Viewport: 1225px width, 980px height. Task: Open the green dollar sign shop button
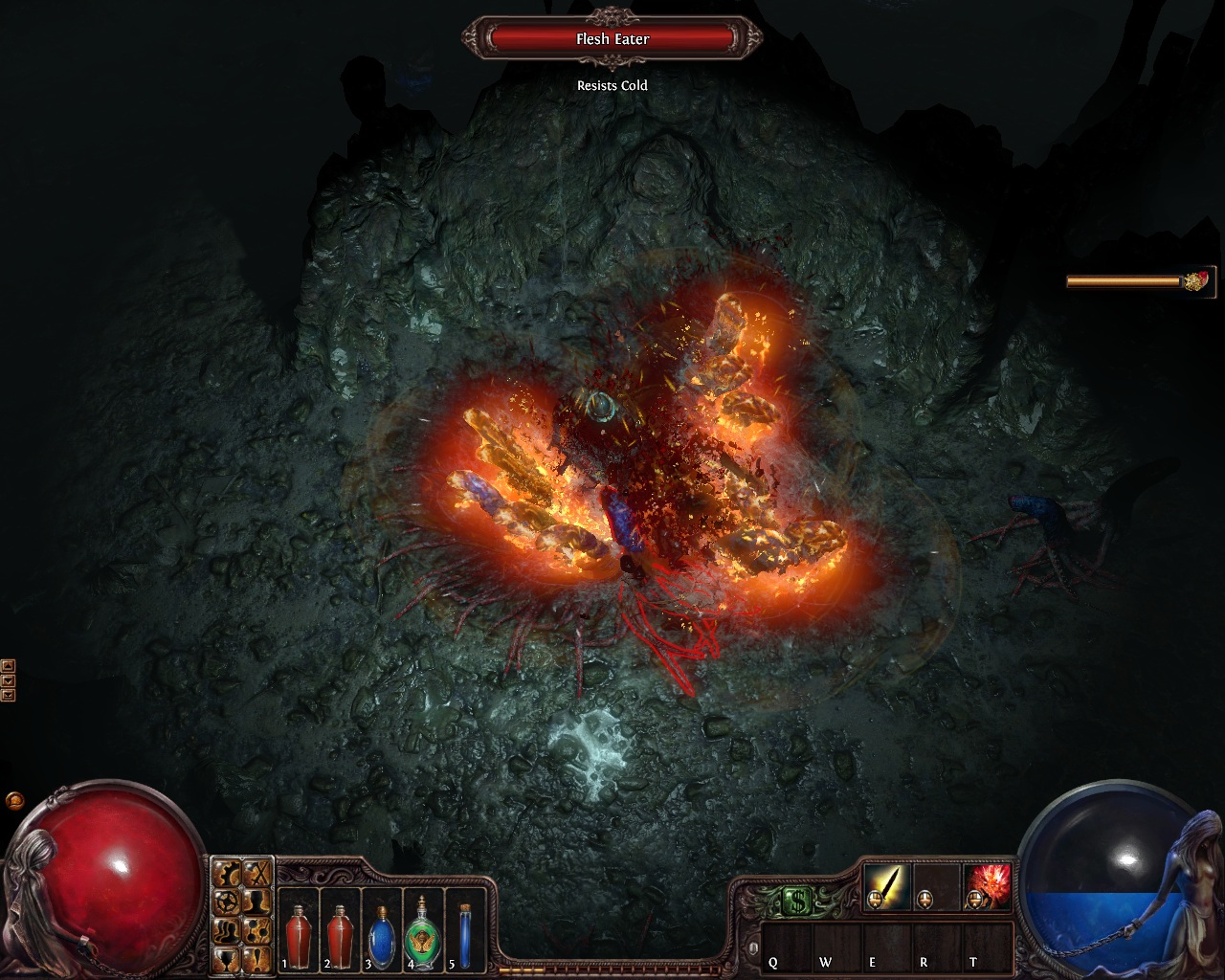tap(798, 901)
